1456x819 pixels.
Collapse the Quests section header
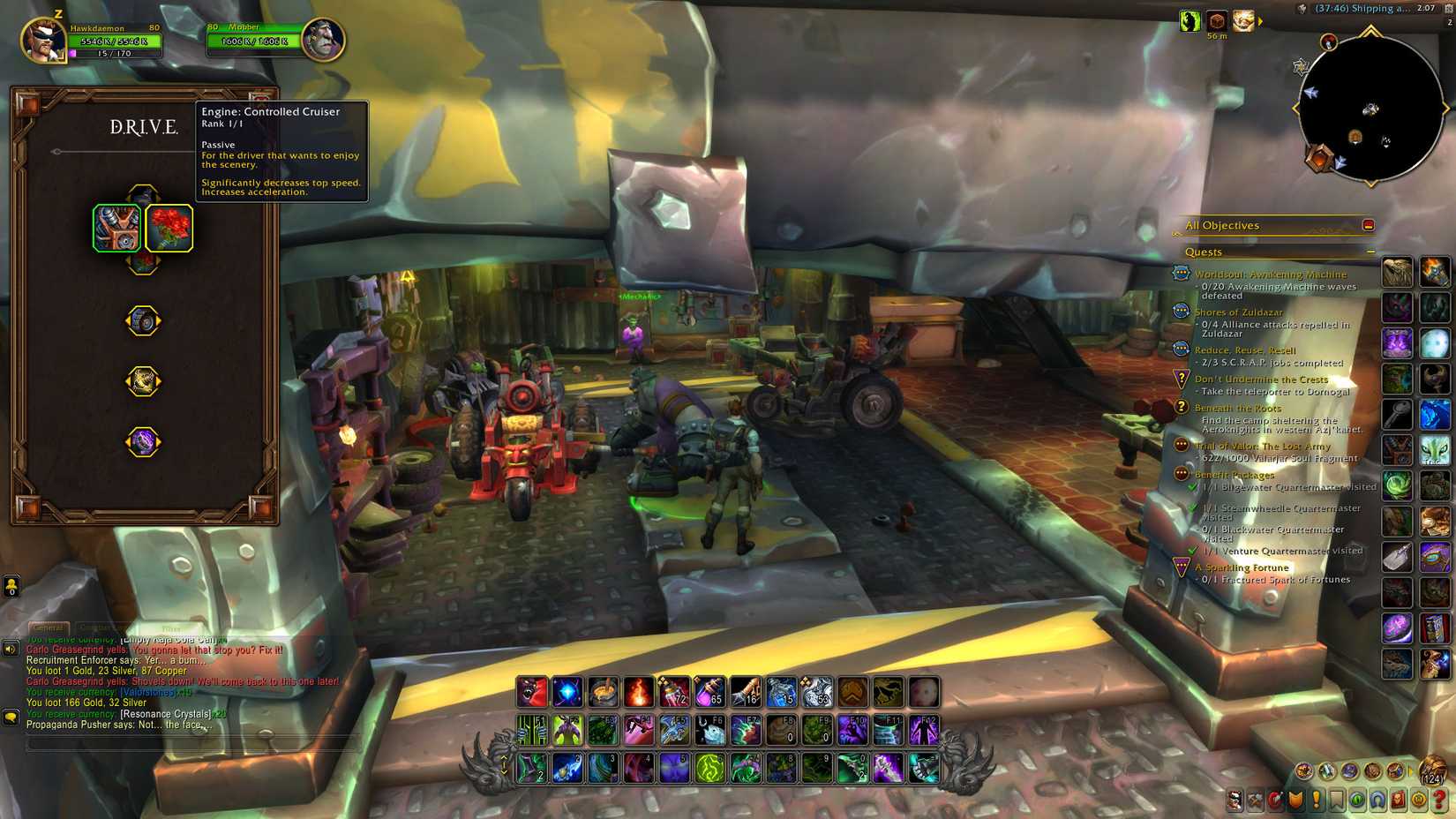coord(1370,252)
